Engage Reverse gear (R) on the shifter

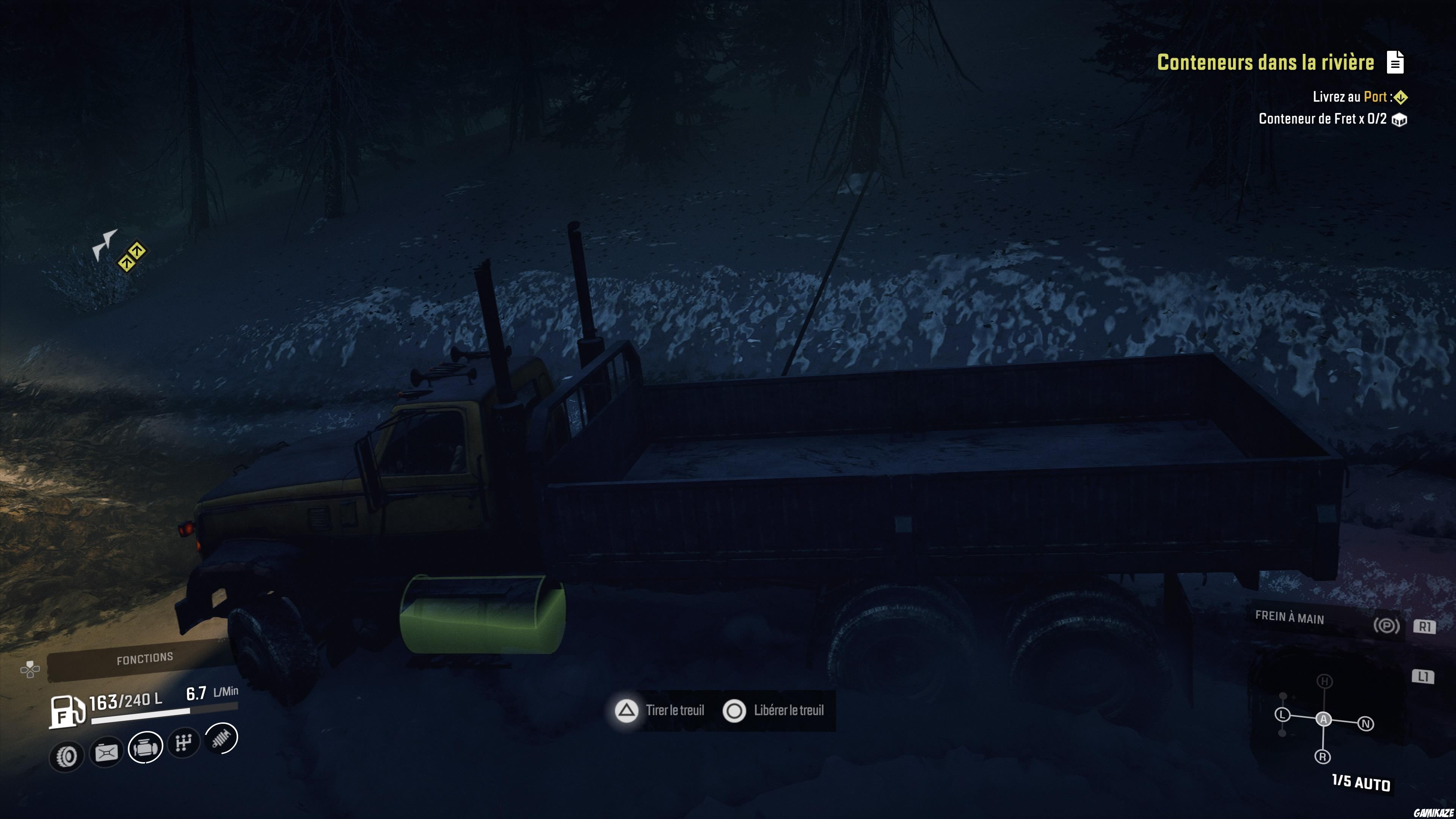tap(1323, 756)
